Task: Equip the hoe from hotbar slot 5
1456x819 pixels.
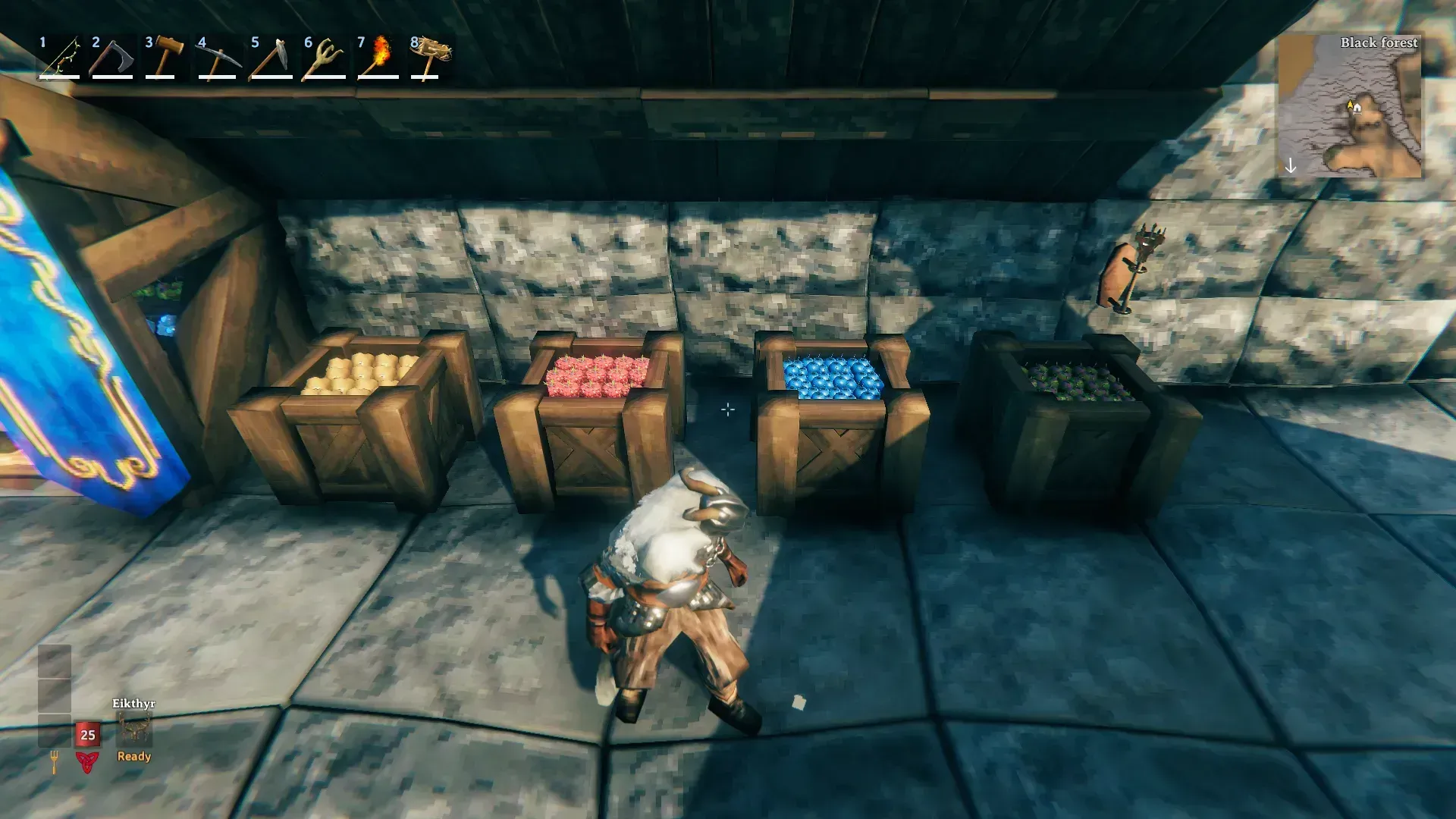Action: pos(271,58)
